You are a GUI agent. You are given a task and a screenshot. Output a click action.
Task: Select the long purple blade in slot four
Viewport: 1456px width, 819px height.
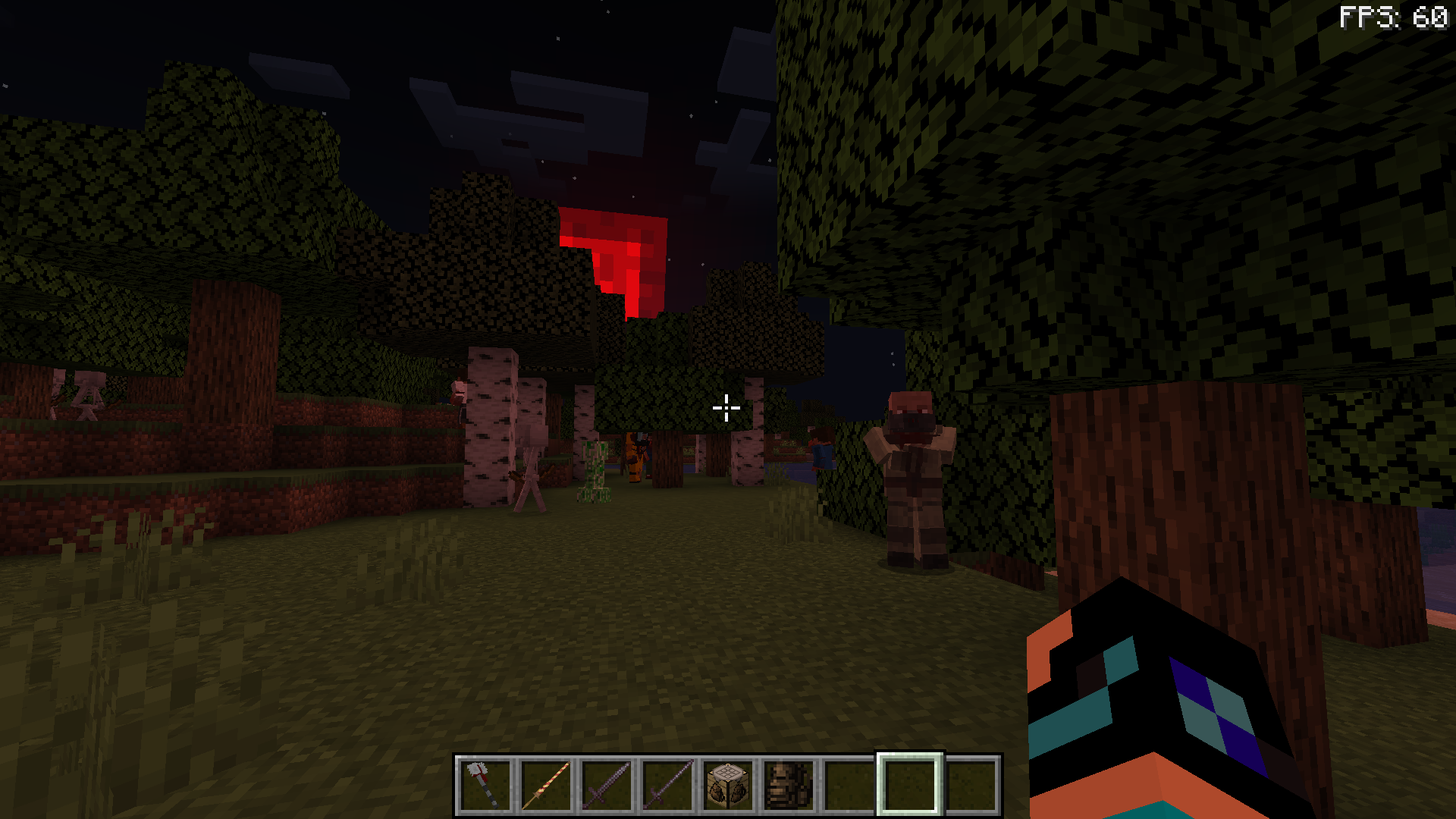pyautogui.click(x=667, y=781)
